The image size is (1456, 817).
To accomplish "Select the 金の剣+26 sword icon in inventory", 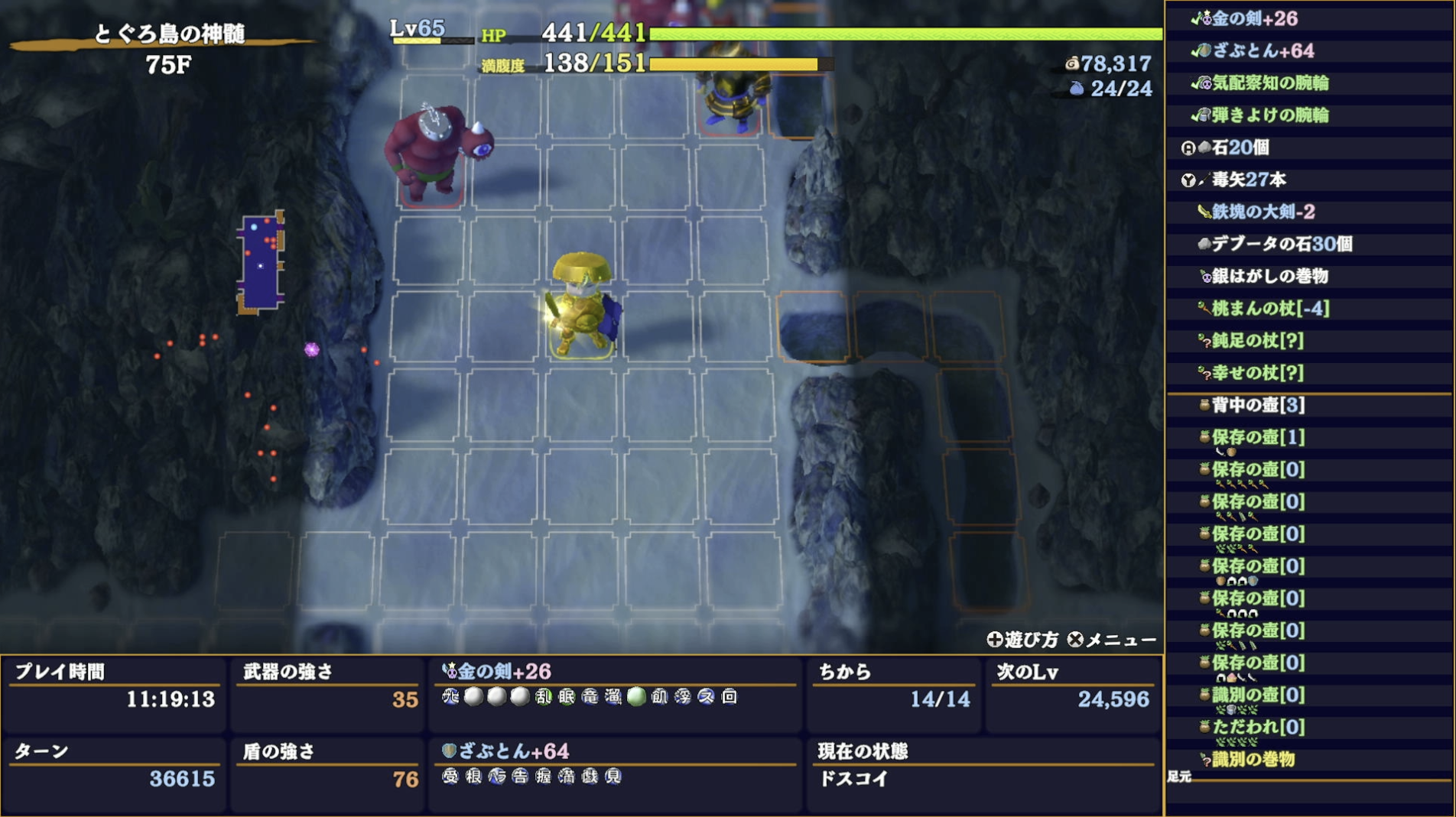I will (1206, 17).
